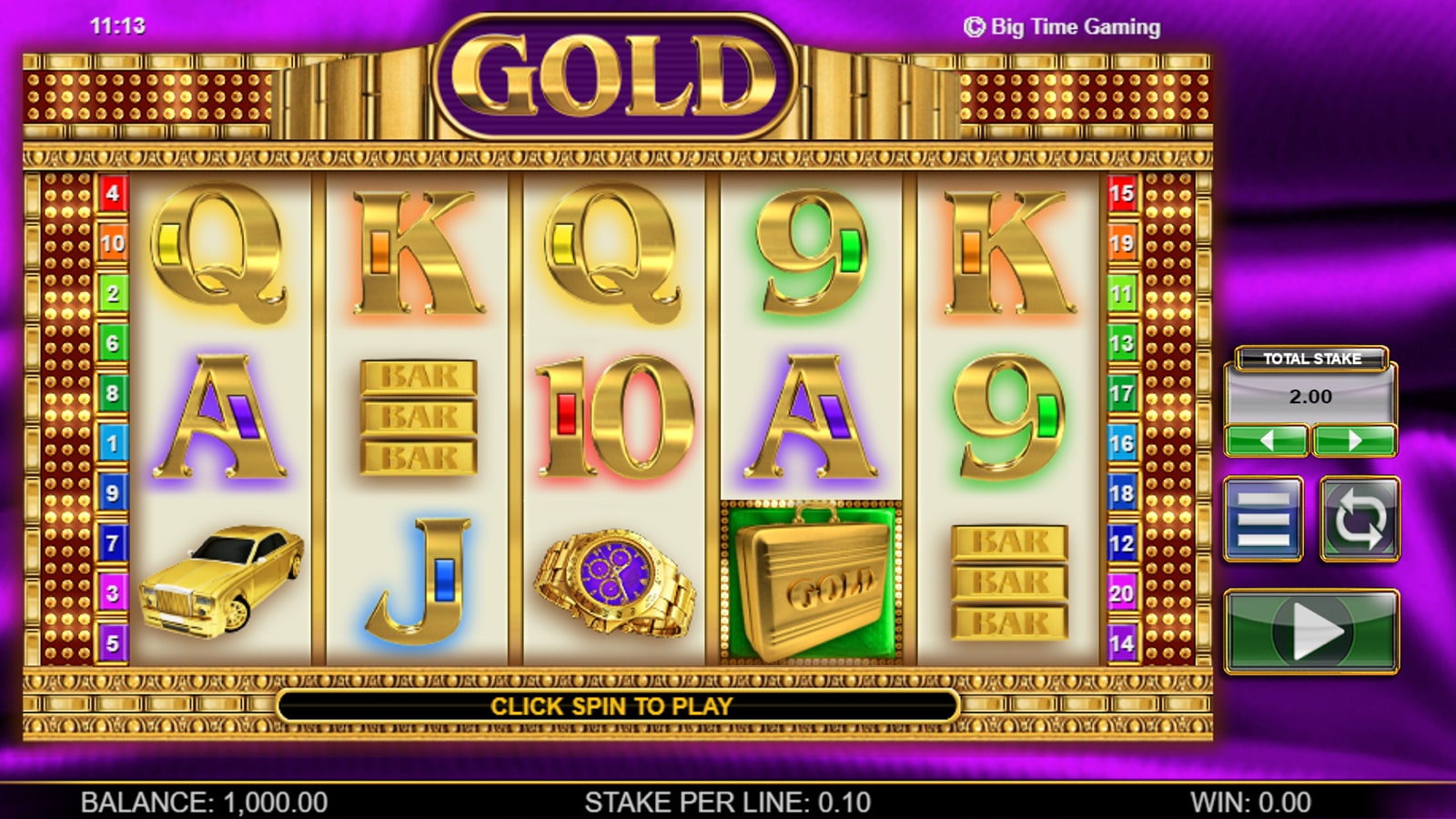Show payline 5 marker
This screenshot has width=1456, height=819.
tap(112, 643)
